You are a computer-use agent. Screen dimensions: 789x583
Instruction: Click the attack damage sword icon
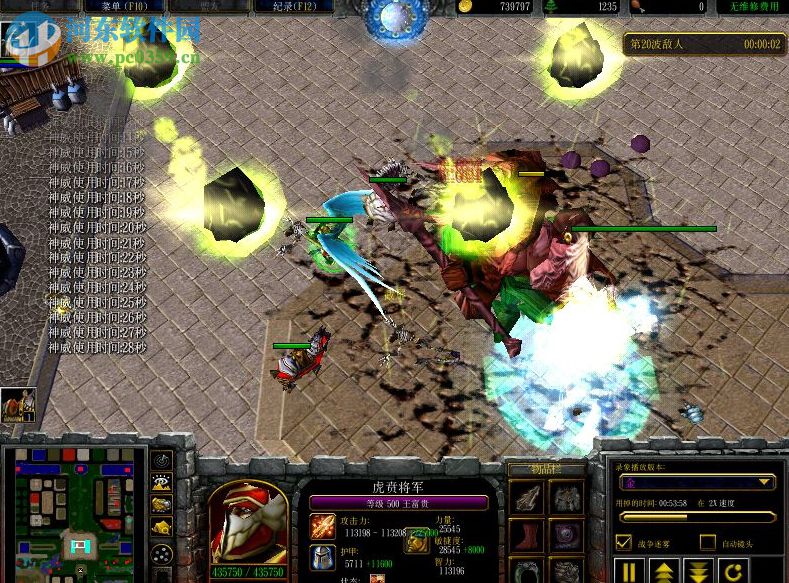323,527
